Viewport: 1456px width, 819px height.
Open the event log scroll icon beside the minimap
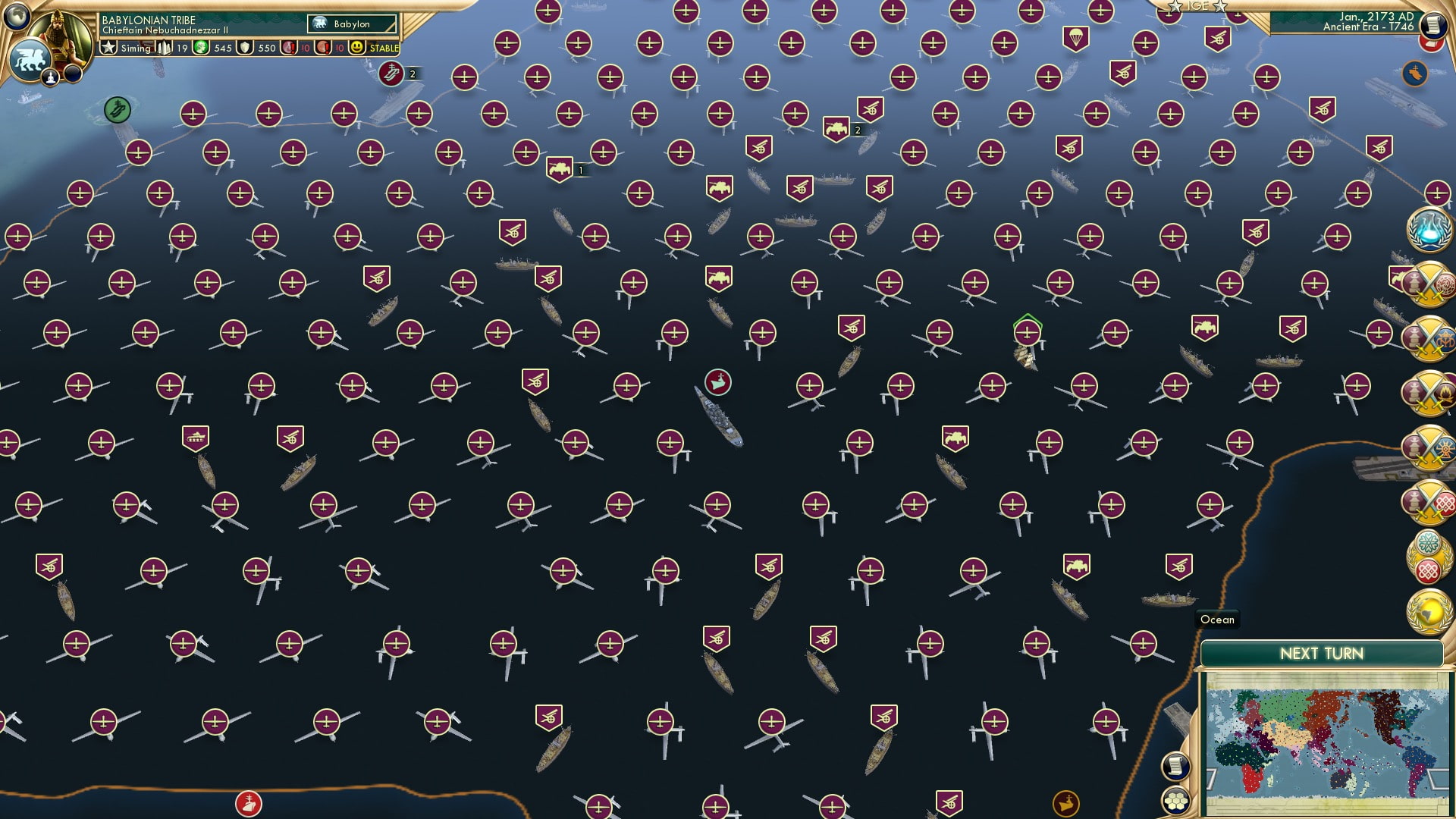coord(1175,766)
